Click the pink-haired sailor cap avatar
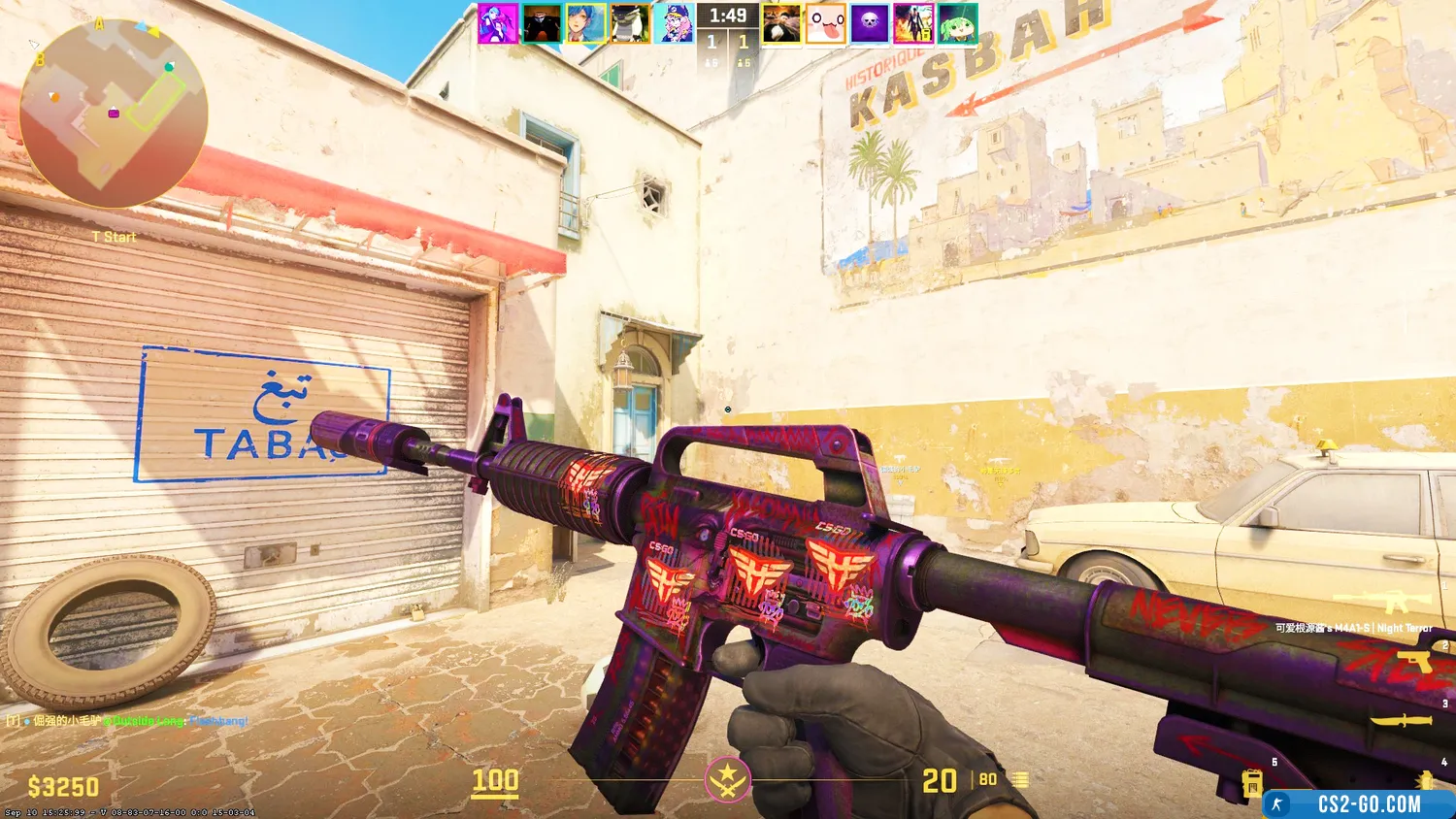This screenshot has height=819, width=1456. coord(675,23)
